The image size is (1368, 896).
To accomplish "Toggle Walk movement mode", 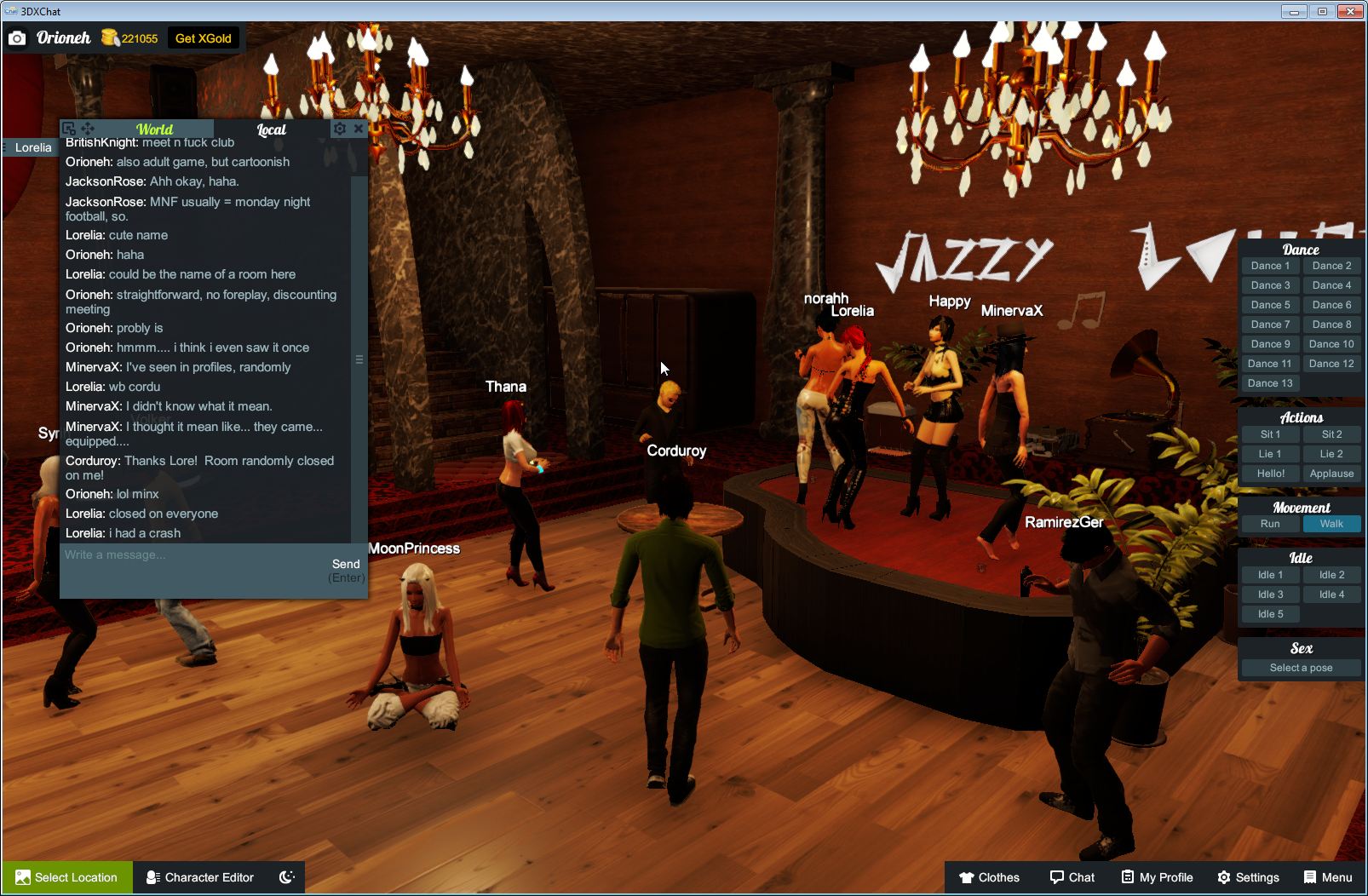I will (1331, 524).
